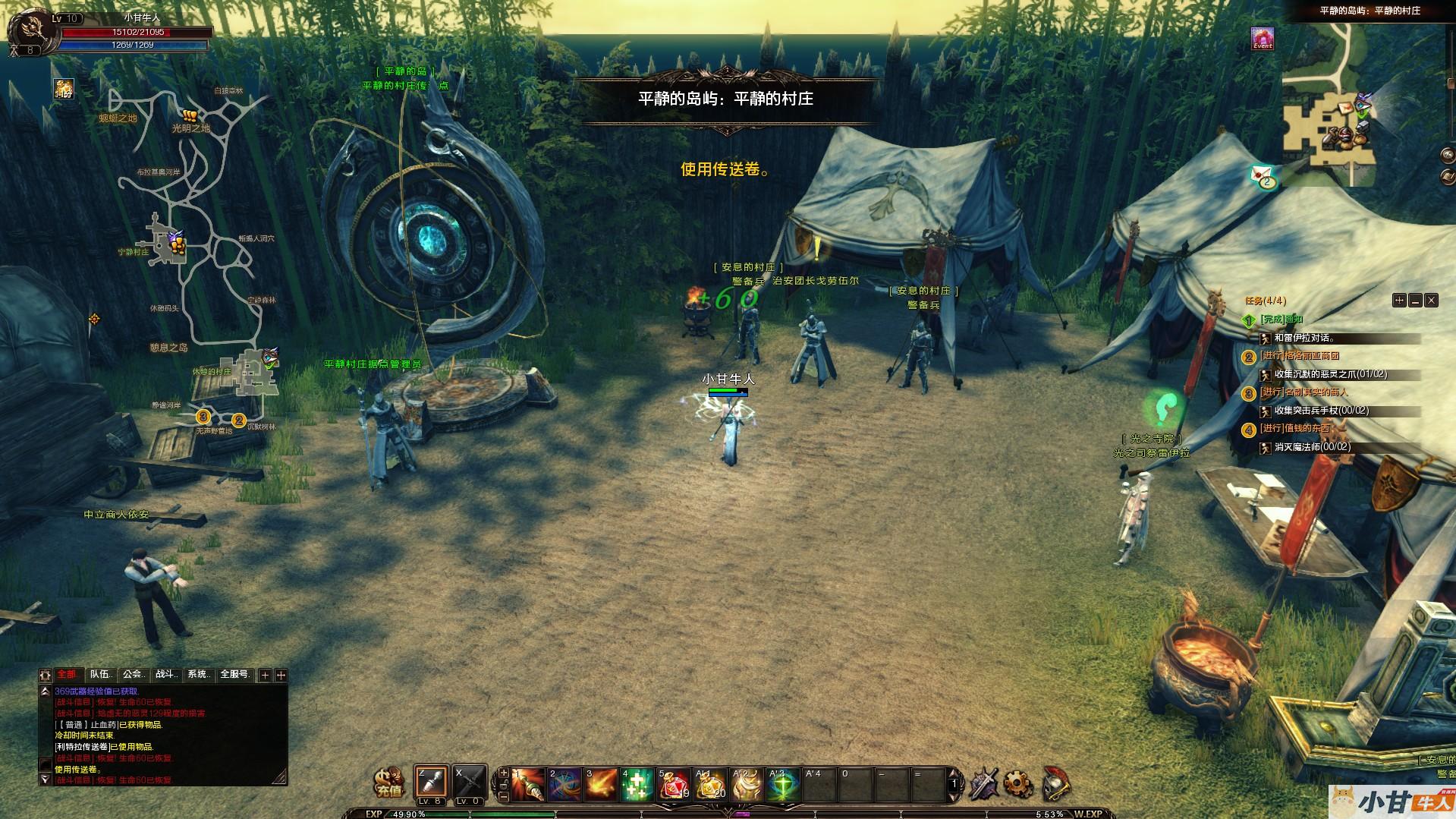Open chat settings gear icon

pos(46,675)
